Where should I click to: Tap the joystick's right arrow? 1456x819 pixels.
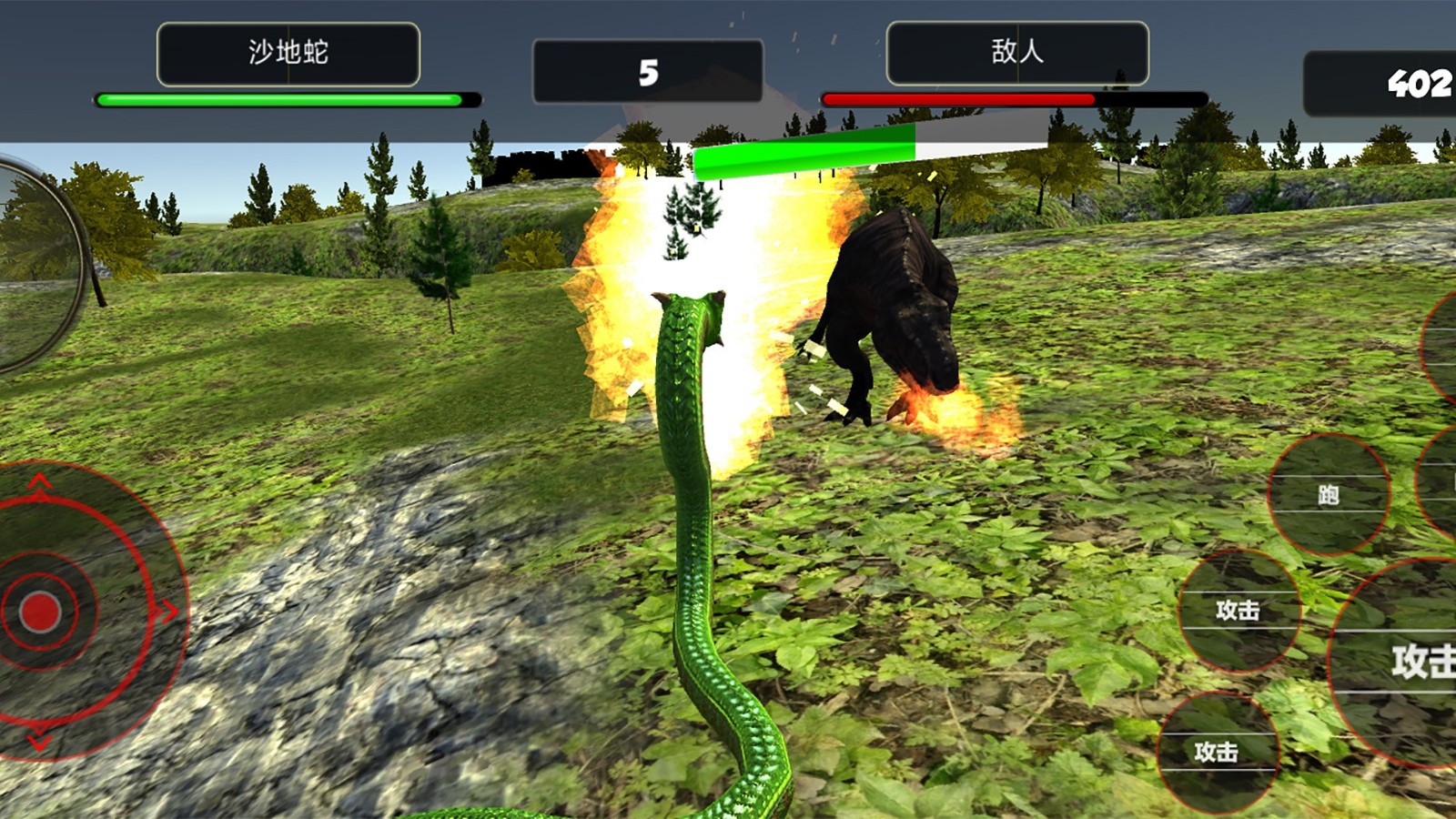coord(167,612)
